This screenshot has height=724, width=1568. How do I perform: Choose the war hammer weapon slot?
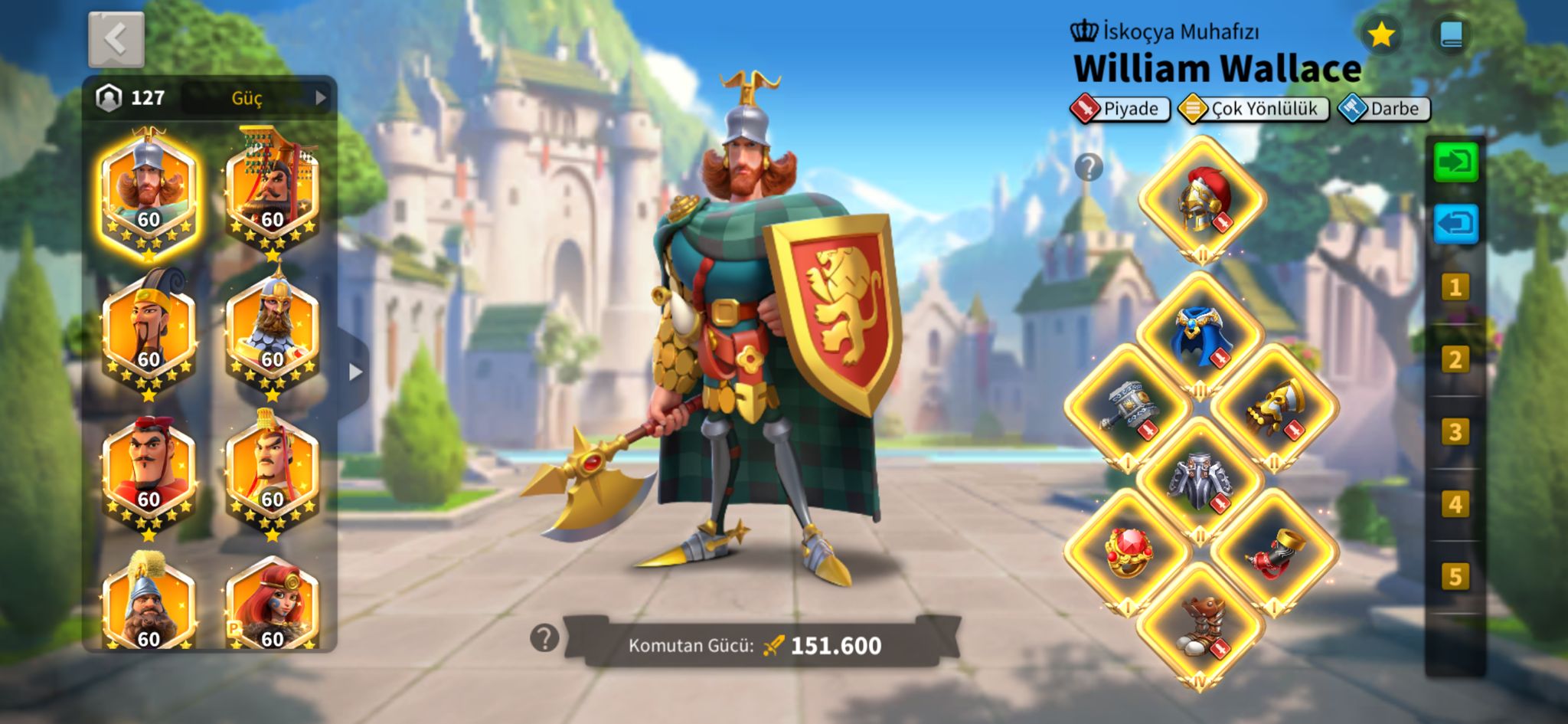pyautogui.click(x=1128, y=407)
